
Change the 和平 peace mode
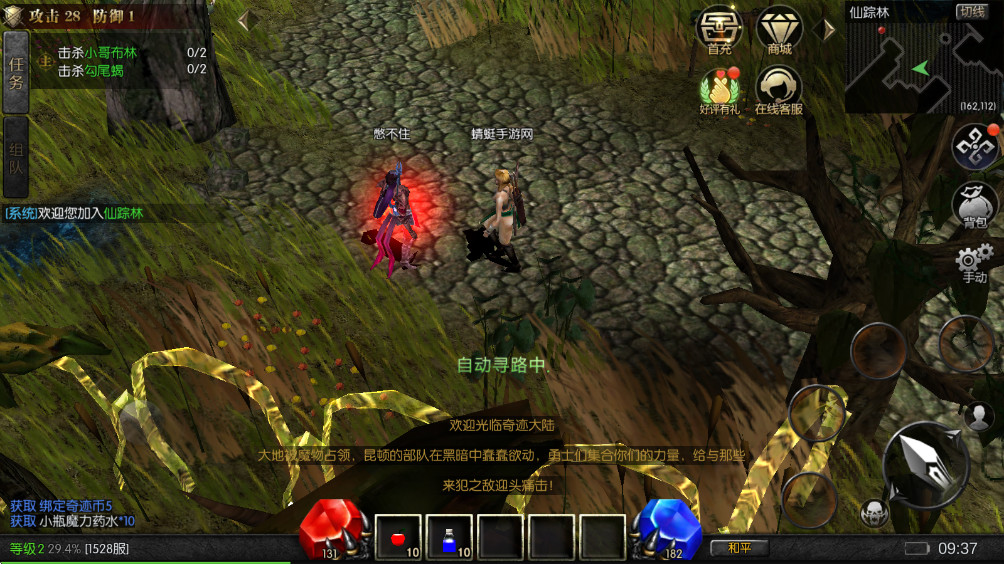740,548
